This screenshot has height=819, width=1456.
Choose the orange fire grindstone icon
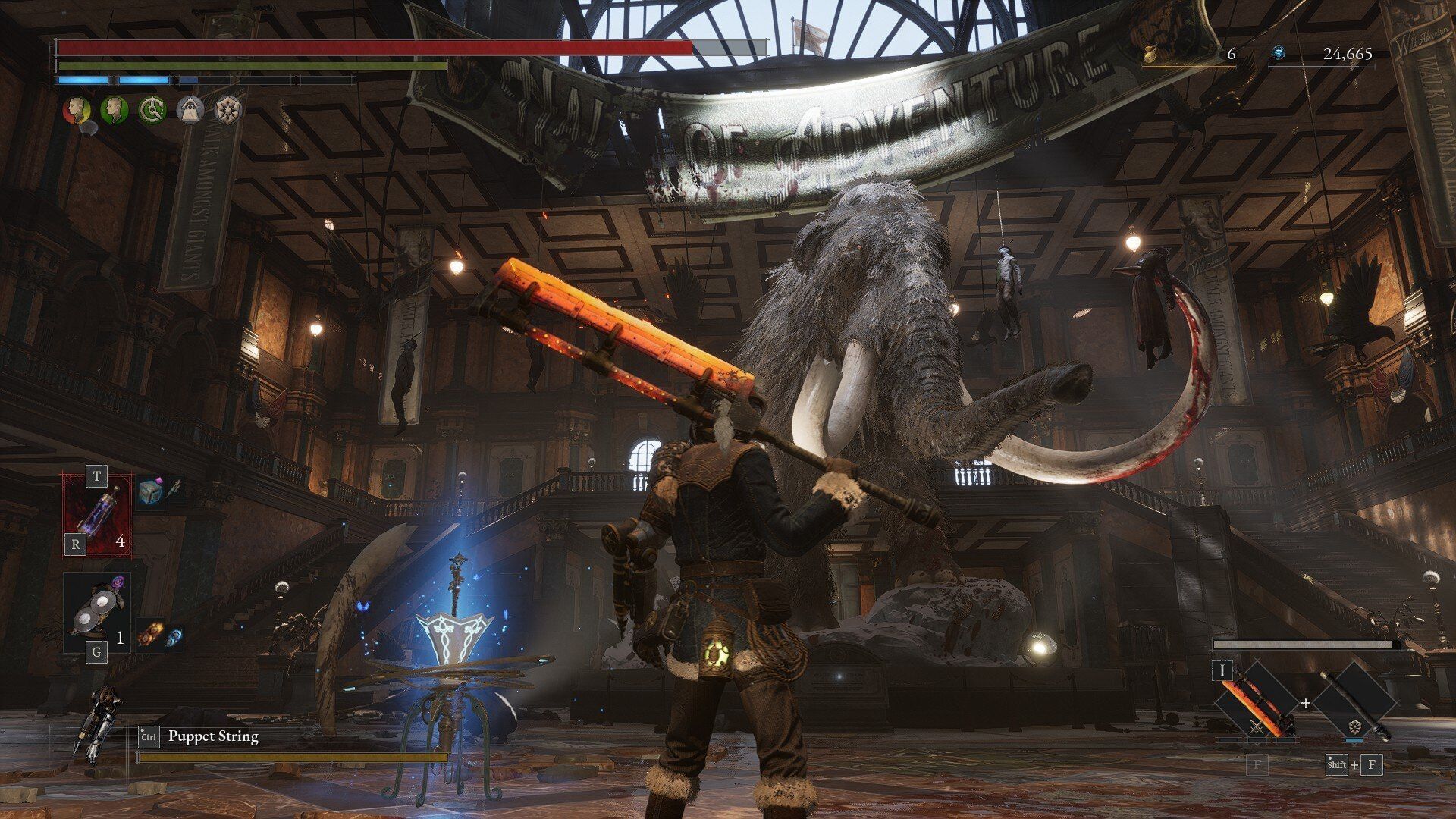coord(149,634)
